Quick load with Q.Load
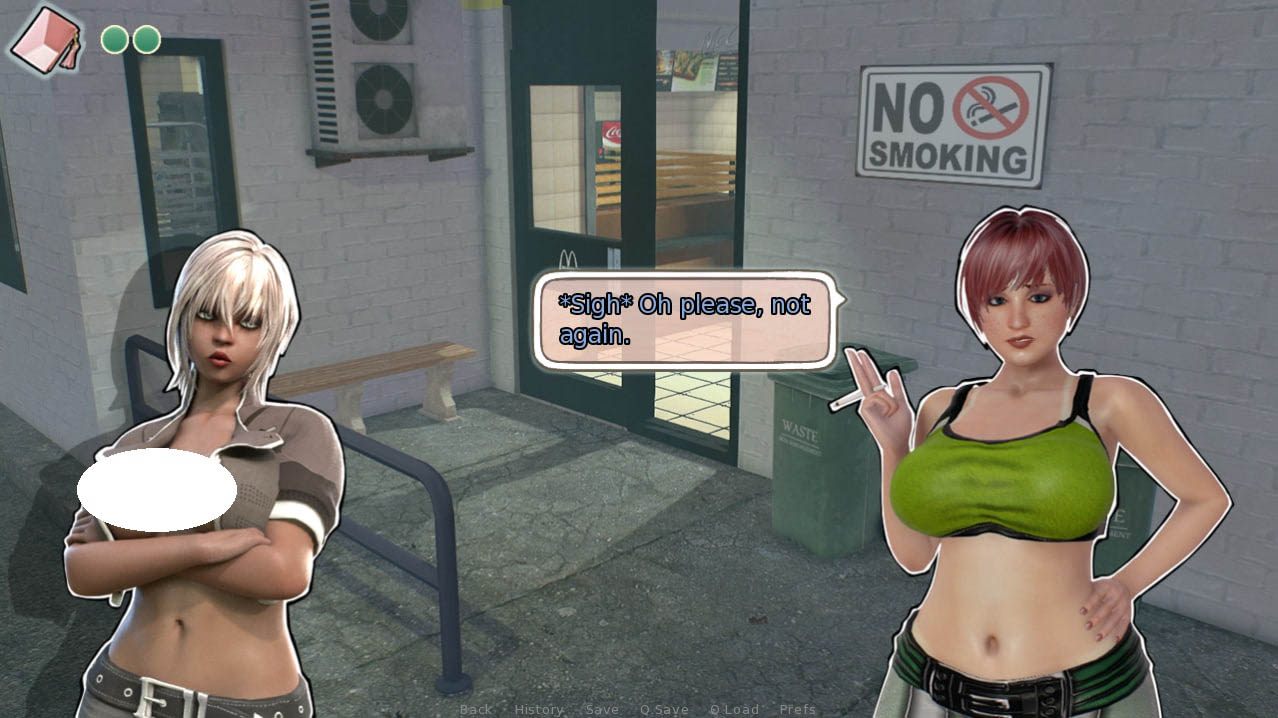The image size is (1278, 718). pyautogui.click(x=734, y=709)
